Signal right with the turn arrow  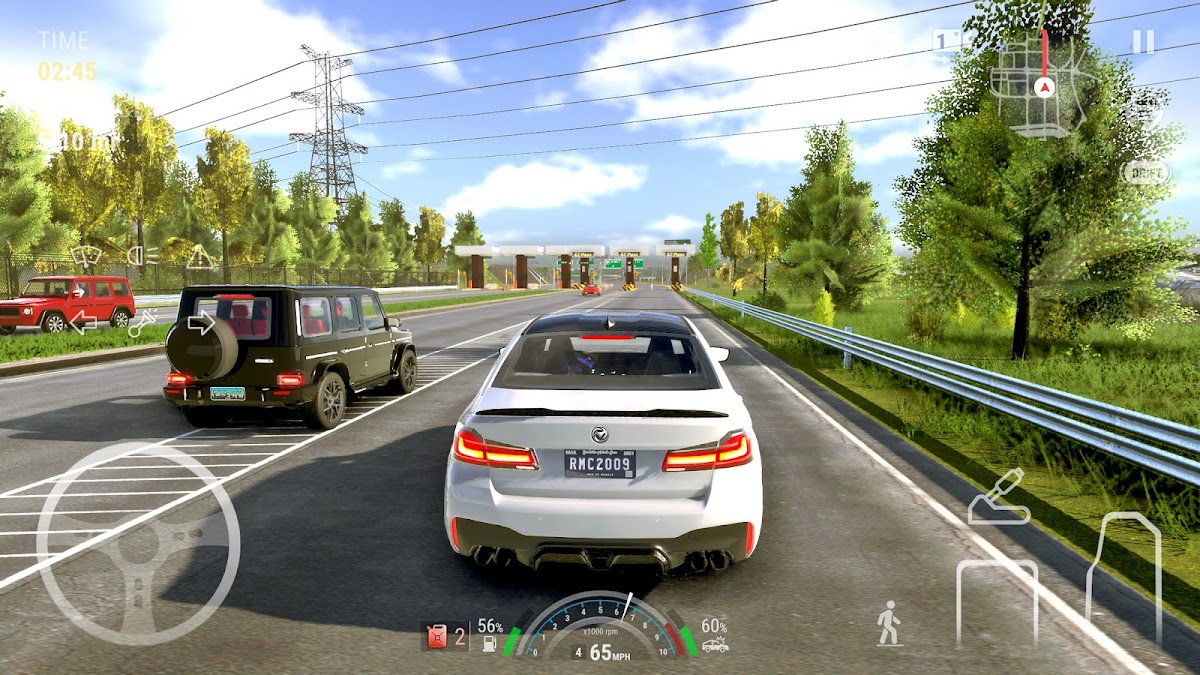(201, 322)
